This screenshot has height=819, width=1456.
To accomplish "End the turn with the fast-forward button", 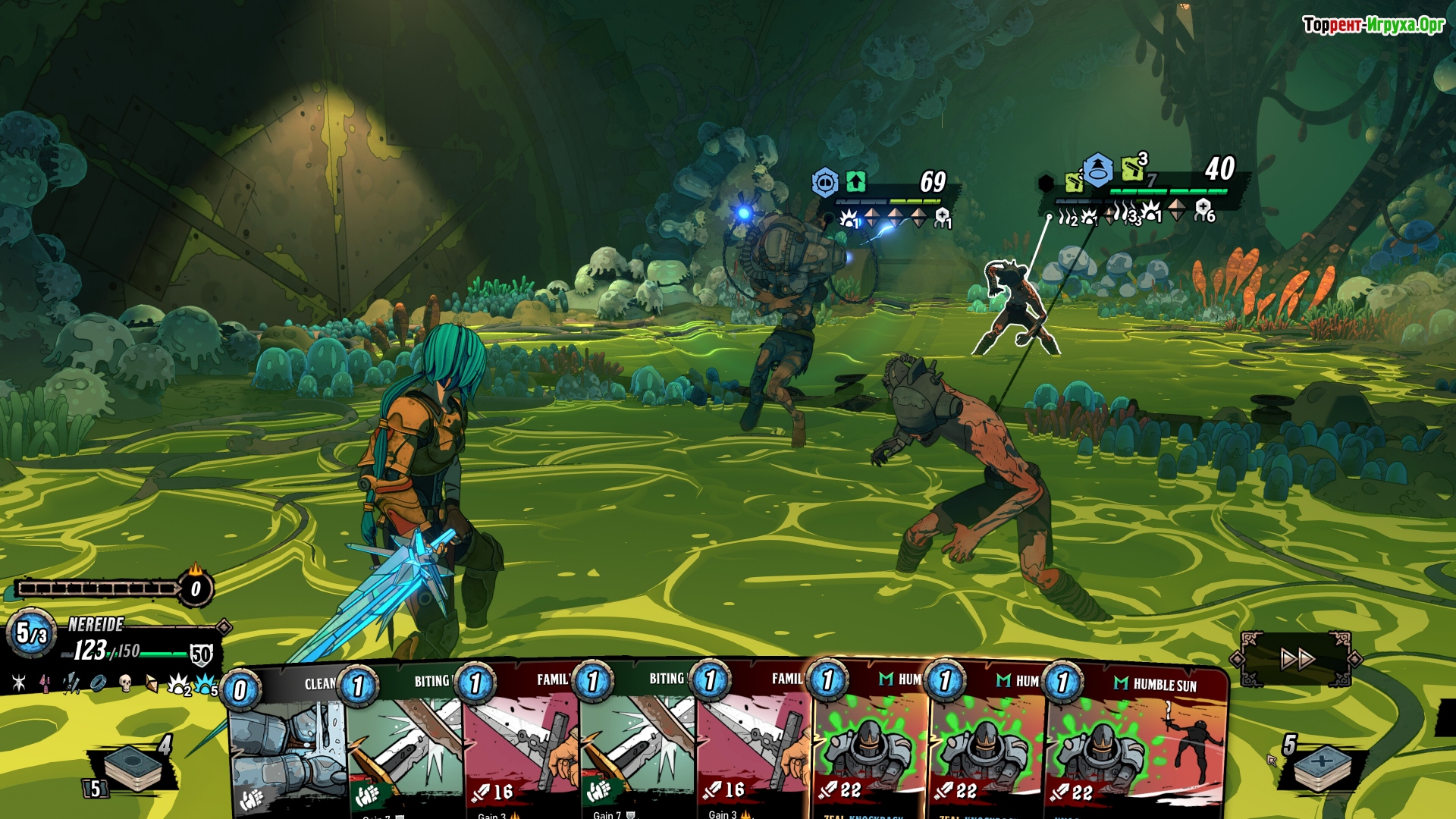I will (1297, 659).
